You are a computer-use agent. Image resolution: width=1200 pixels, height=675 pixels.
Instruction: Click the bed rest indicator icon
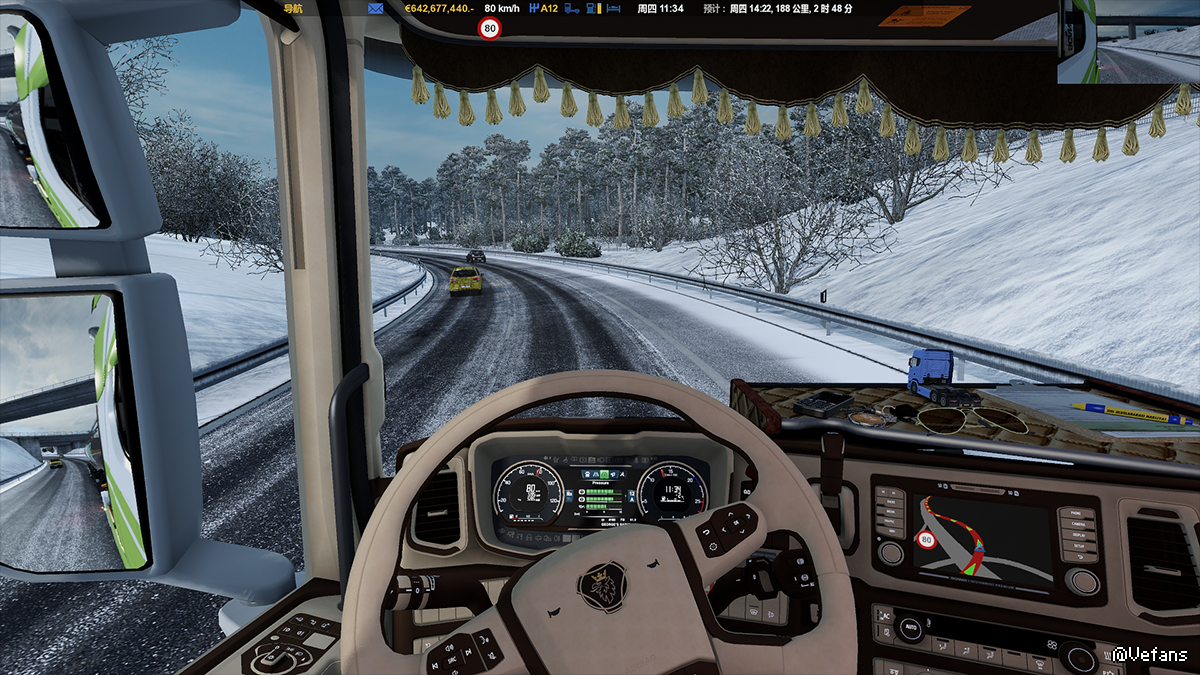(614, 8)
